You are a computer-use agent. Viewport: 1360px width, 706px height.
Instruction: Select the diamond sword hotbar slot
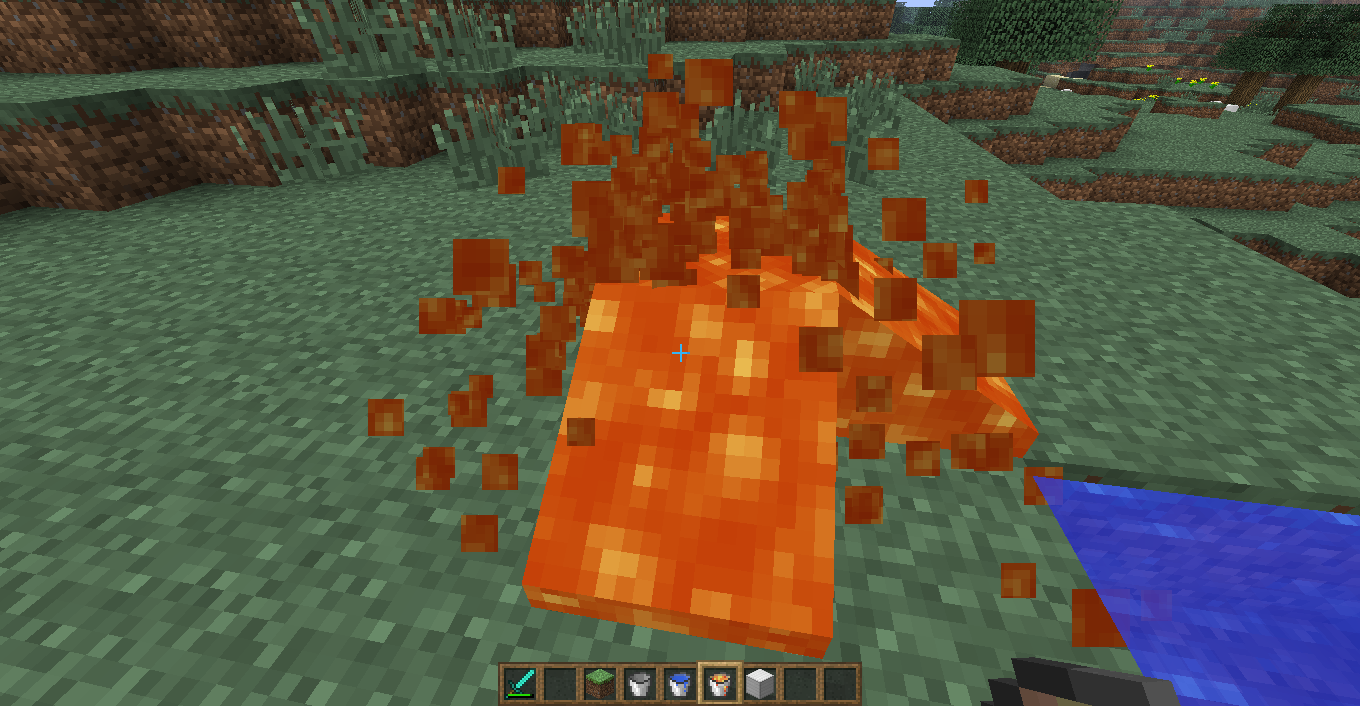tap(520, 684)
